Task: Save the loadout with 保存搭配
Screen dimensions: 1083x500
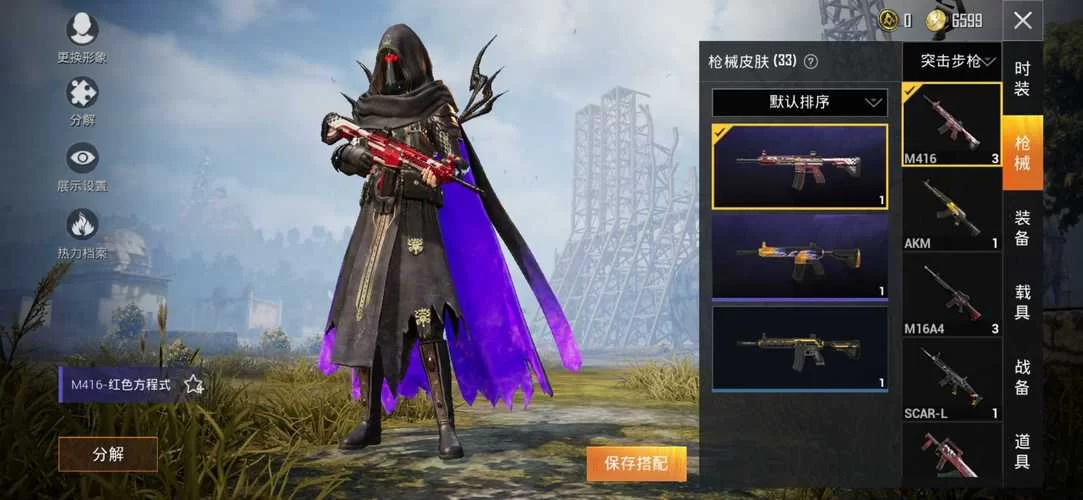Action: click(636, 463)
